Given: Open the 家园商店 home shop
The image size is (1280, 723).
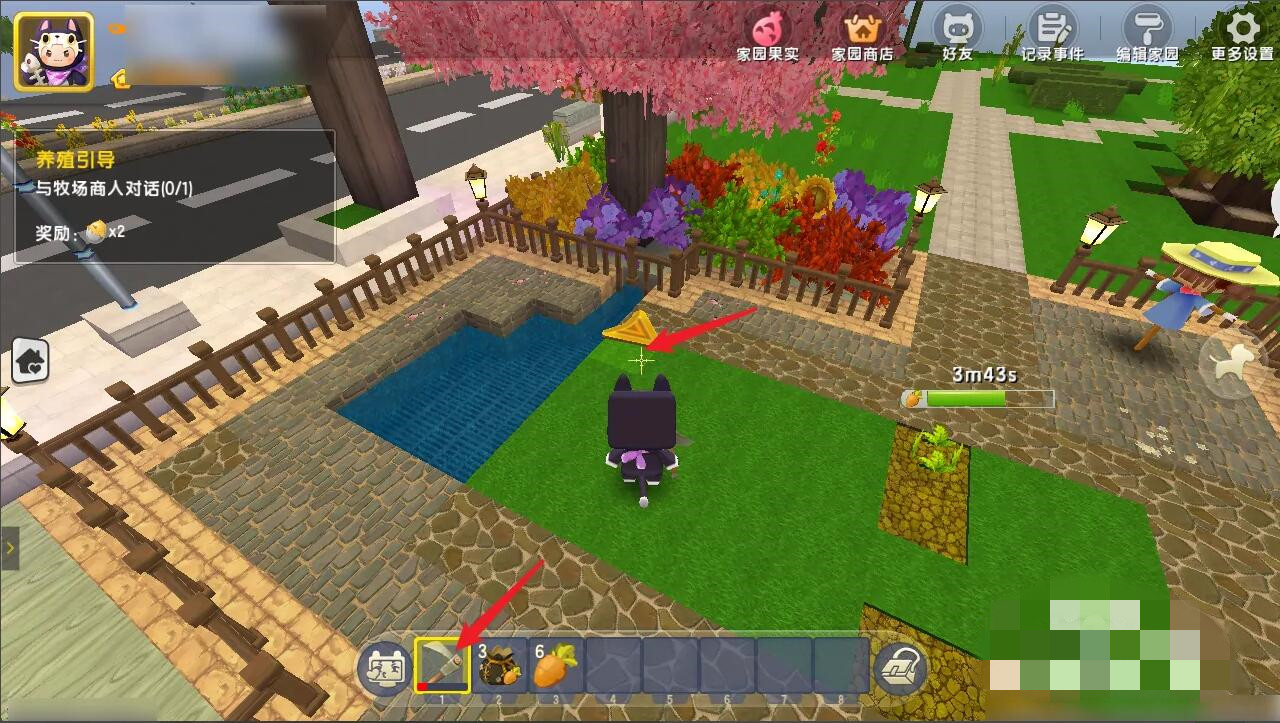Looking at the screenshot, I should point(862,34).
